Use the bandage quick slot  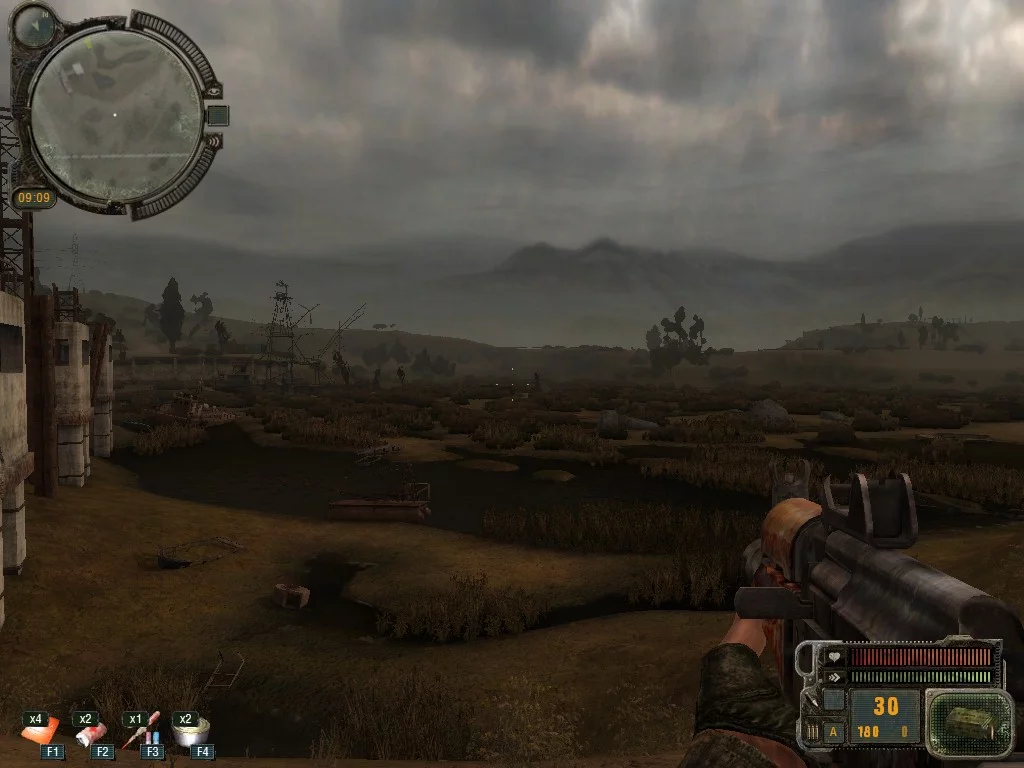[91, 733]
